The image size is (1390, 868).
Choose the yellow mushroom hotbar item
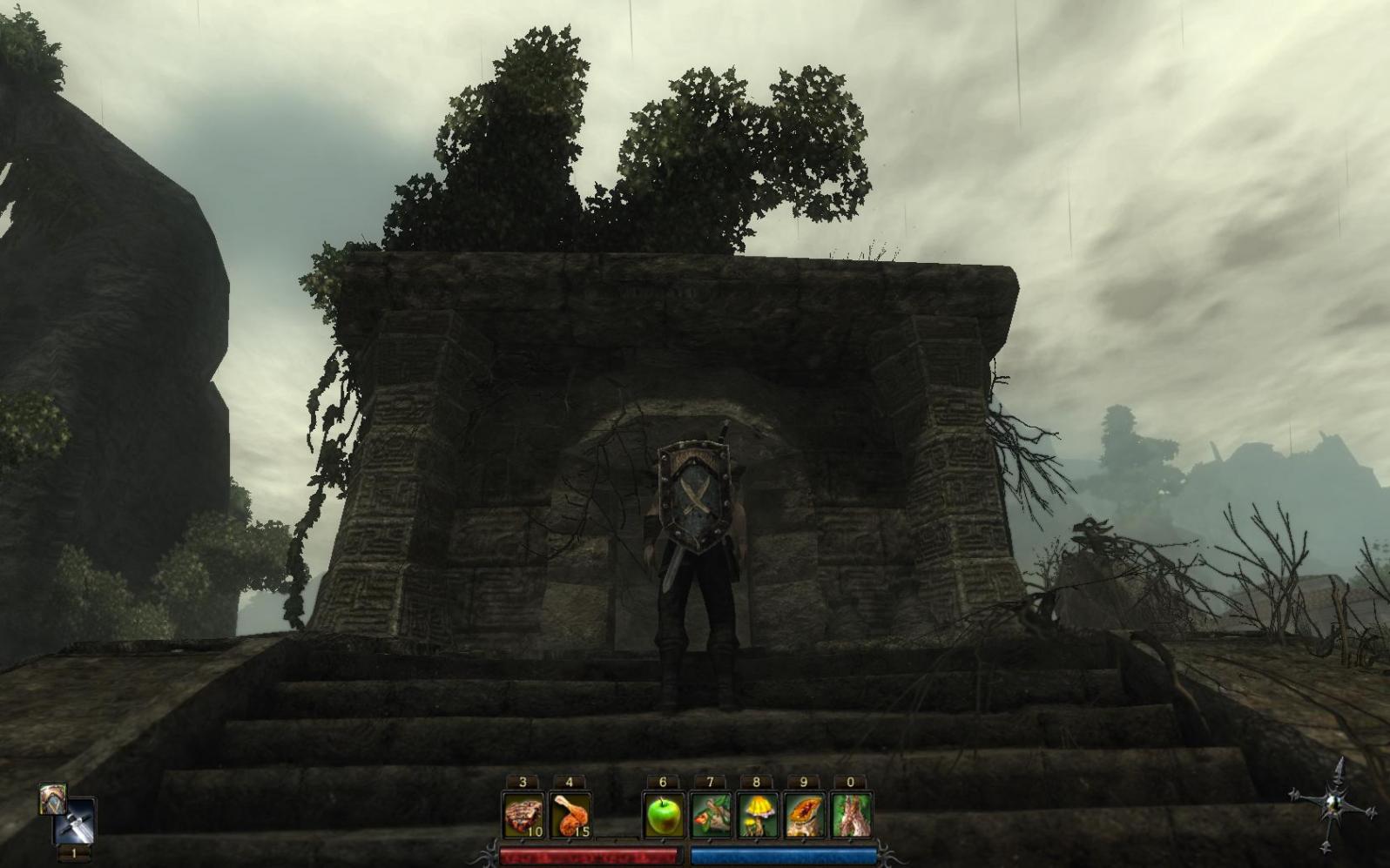pos(757,817)
